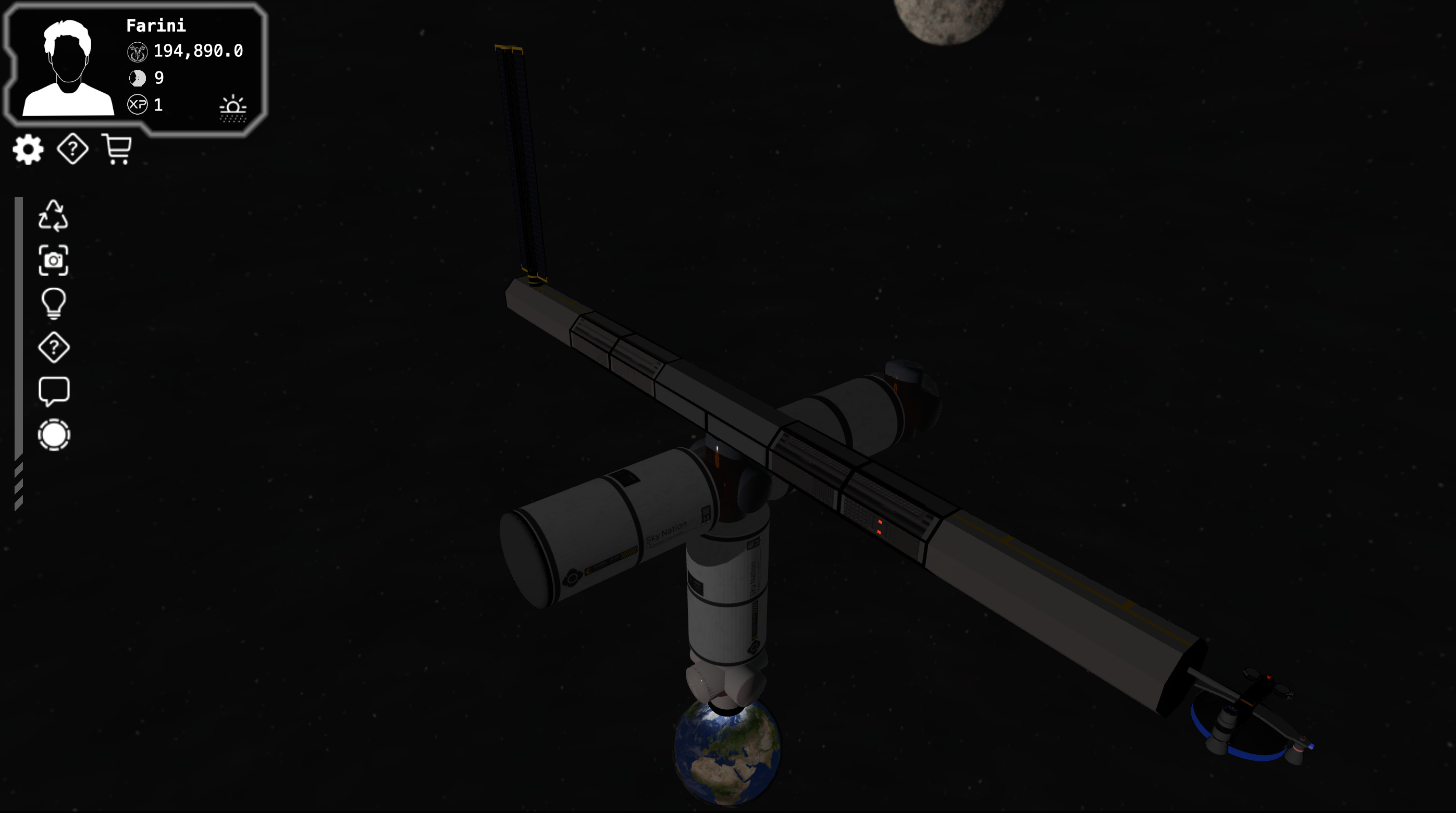The image size is (1456, 813).
Task: Click the player name Farini
Action: (156, 26)
